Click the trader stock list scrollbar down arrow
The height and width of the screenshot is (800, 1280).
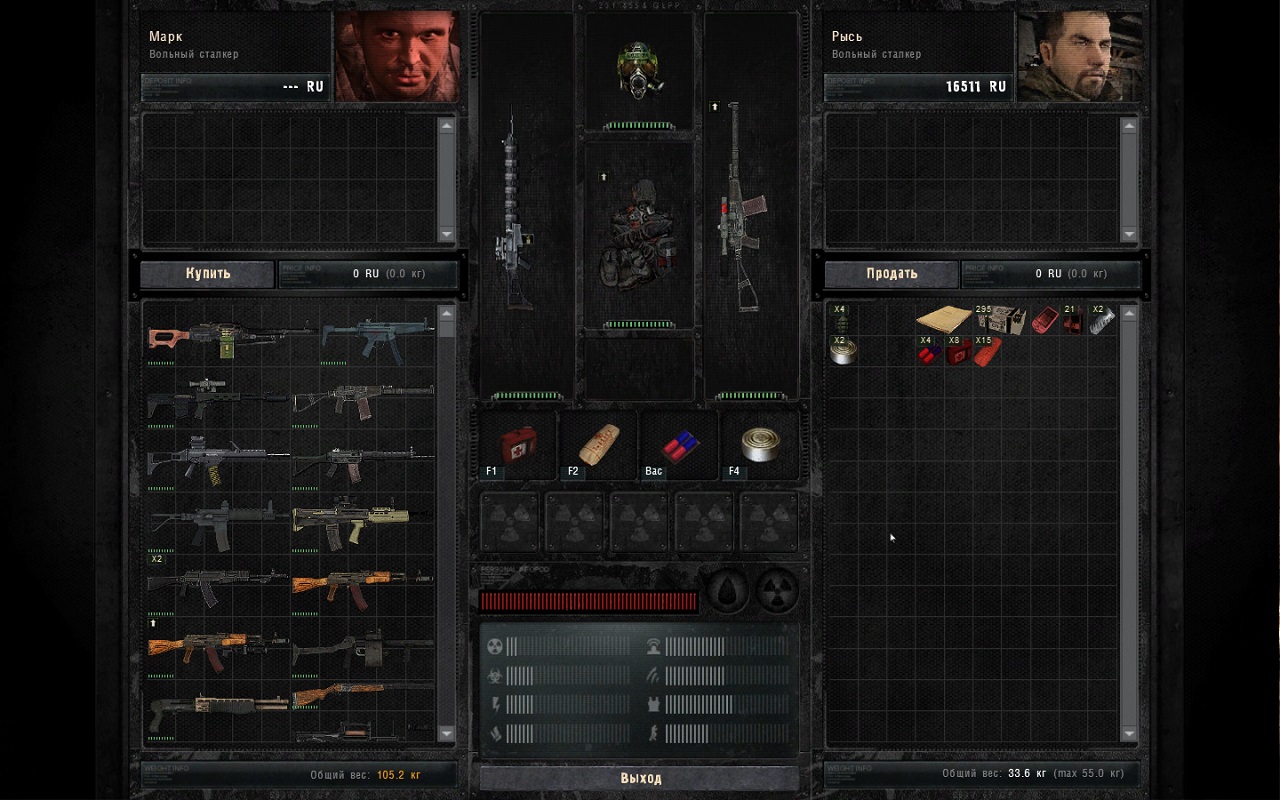pos(446,733)
